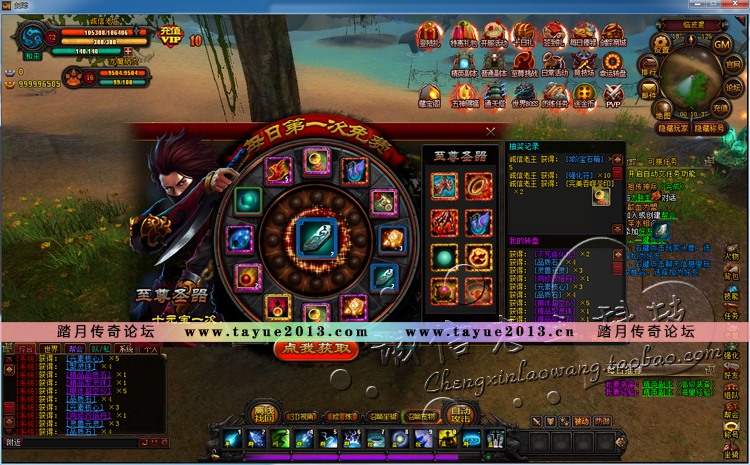Switch to the 世界 chat tab
Image resolution: width=750 pixels, height=465 pixels.
coord(49,349)
